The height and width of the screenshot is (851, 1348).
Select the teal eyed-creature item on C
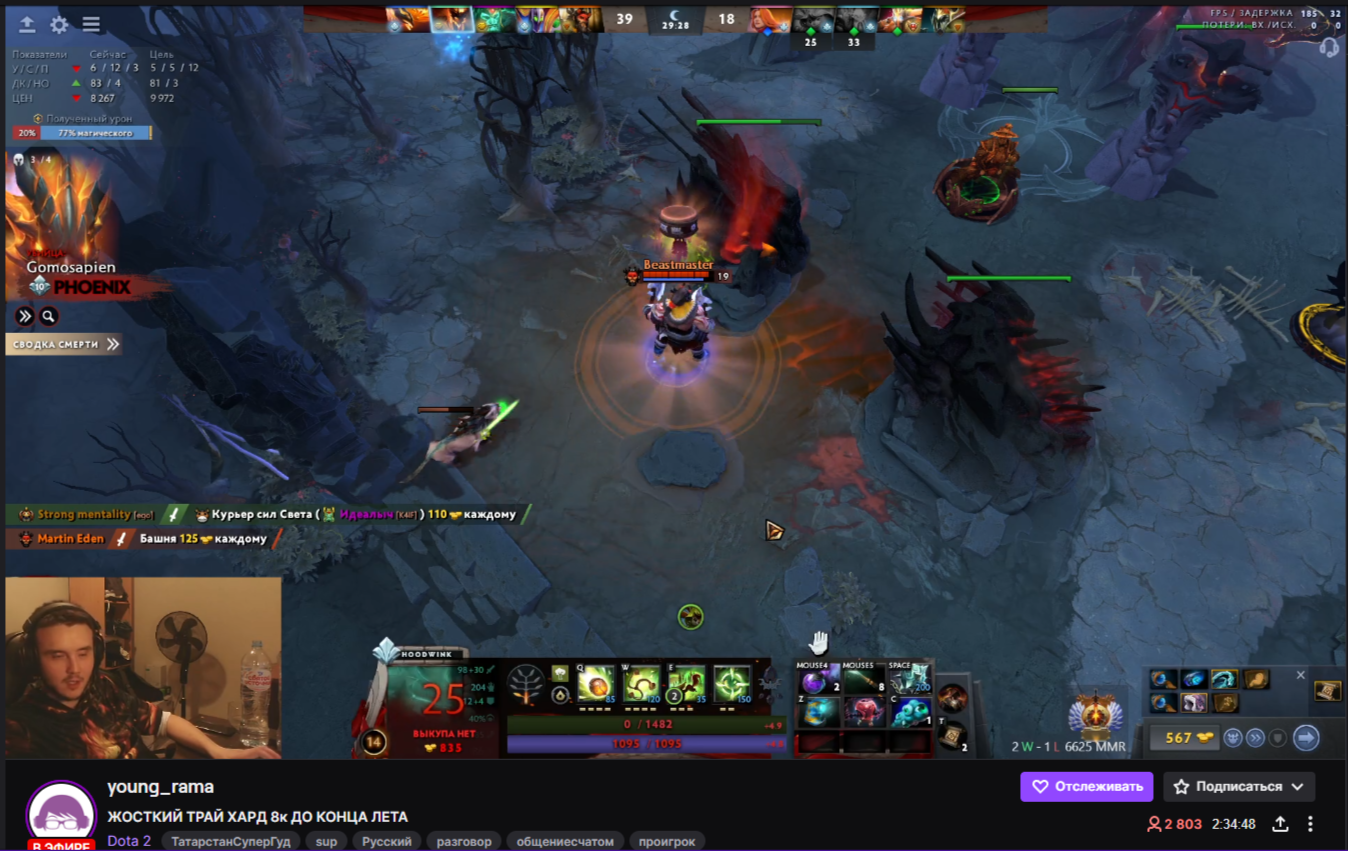(x=909, y=713)
